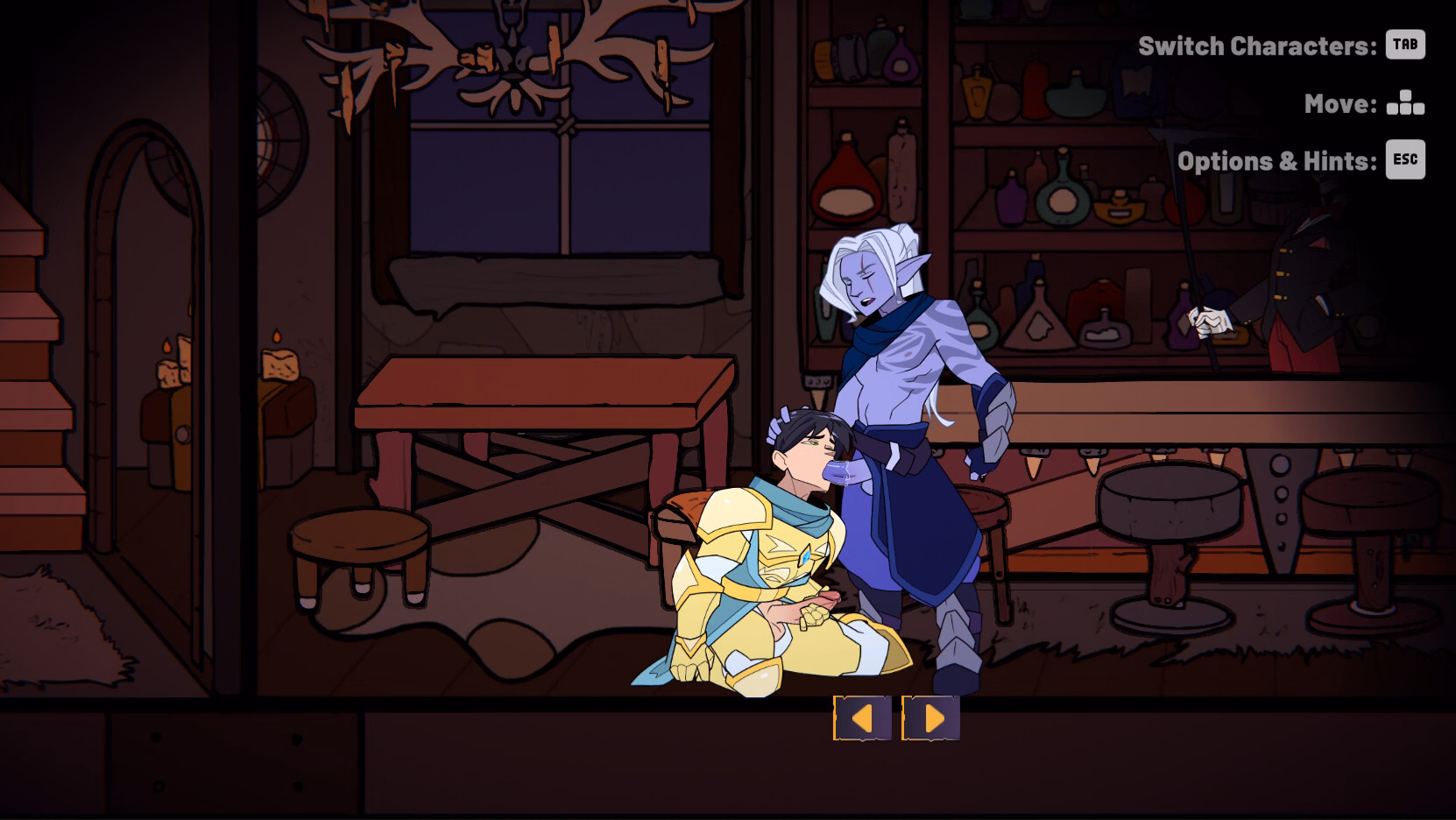Click the Move label text
Image resolution: width=1456 pixels, height=820 pixels.
pos(1336,102)
